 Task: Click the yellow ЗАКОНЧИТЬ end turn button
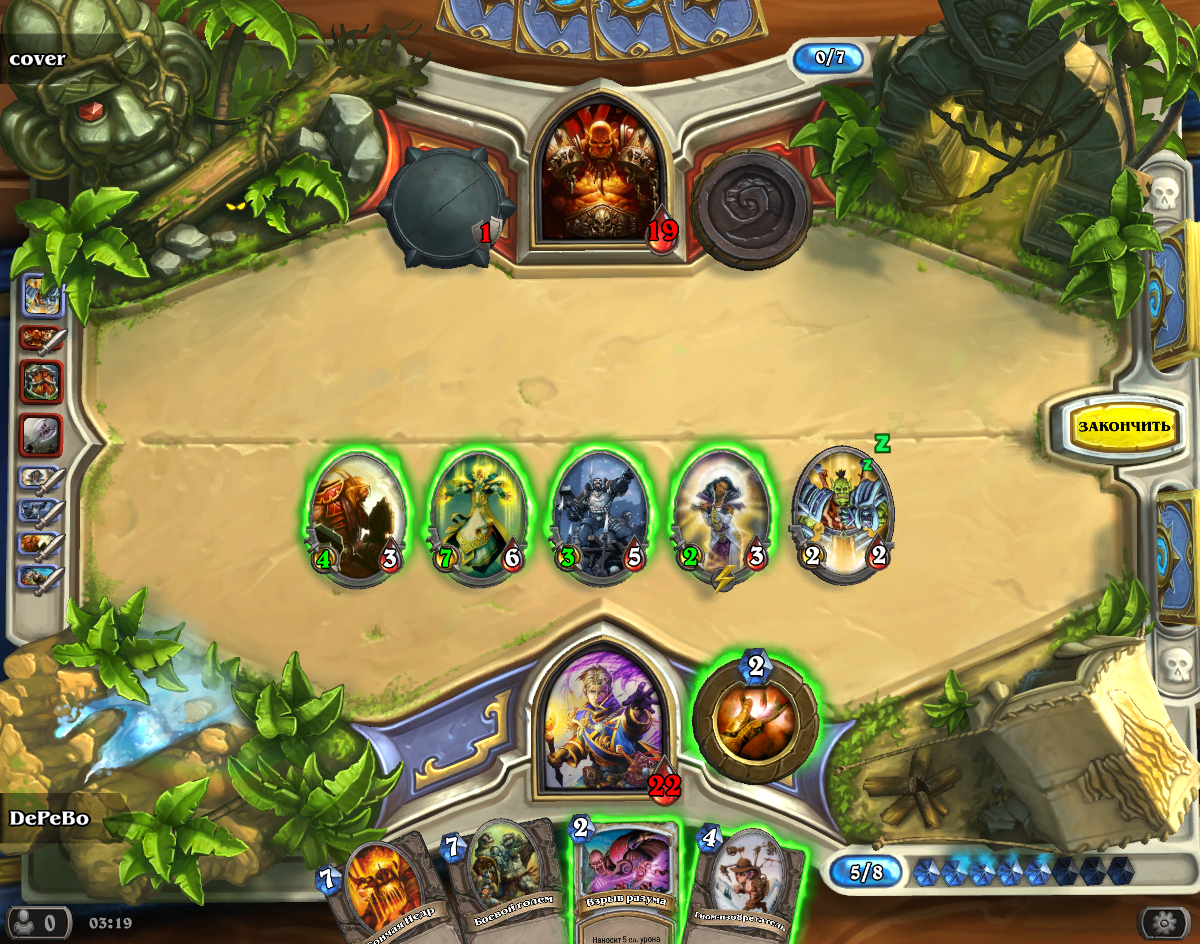(1122, 426)
